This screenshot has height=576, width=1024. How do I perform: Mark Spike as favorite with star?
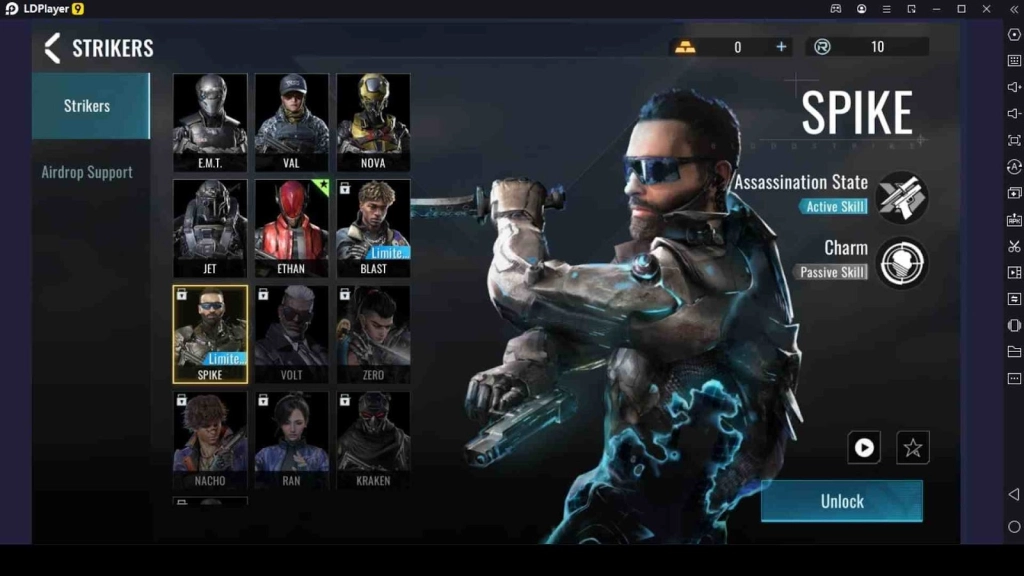click(912, 448)
